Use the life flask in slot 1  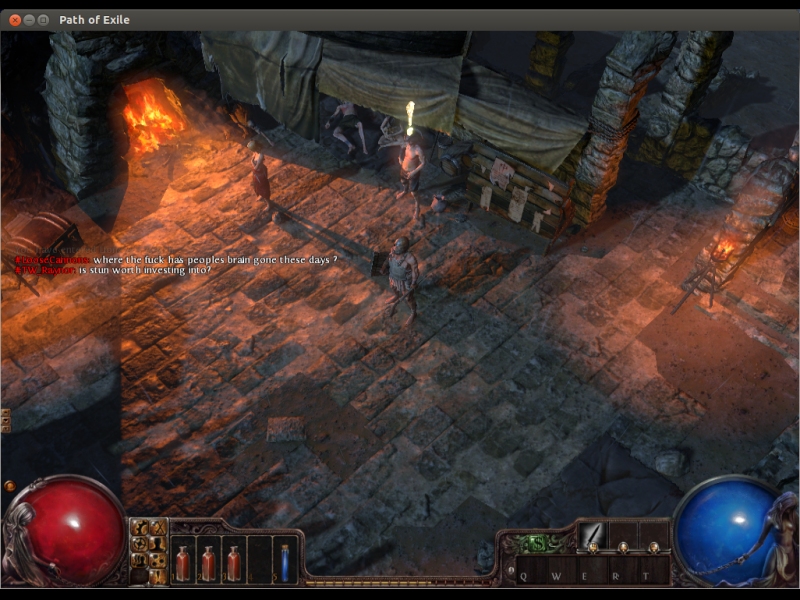point(184,562)
